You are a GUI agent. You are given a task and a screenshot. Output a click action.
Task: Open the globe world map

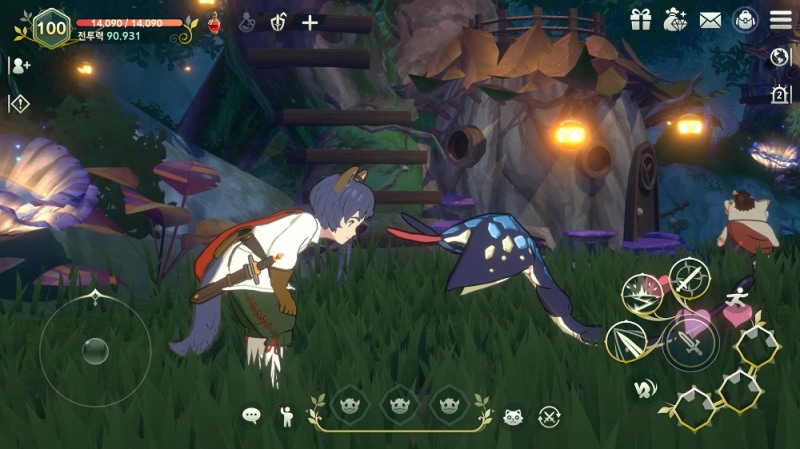point(781,58)
